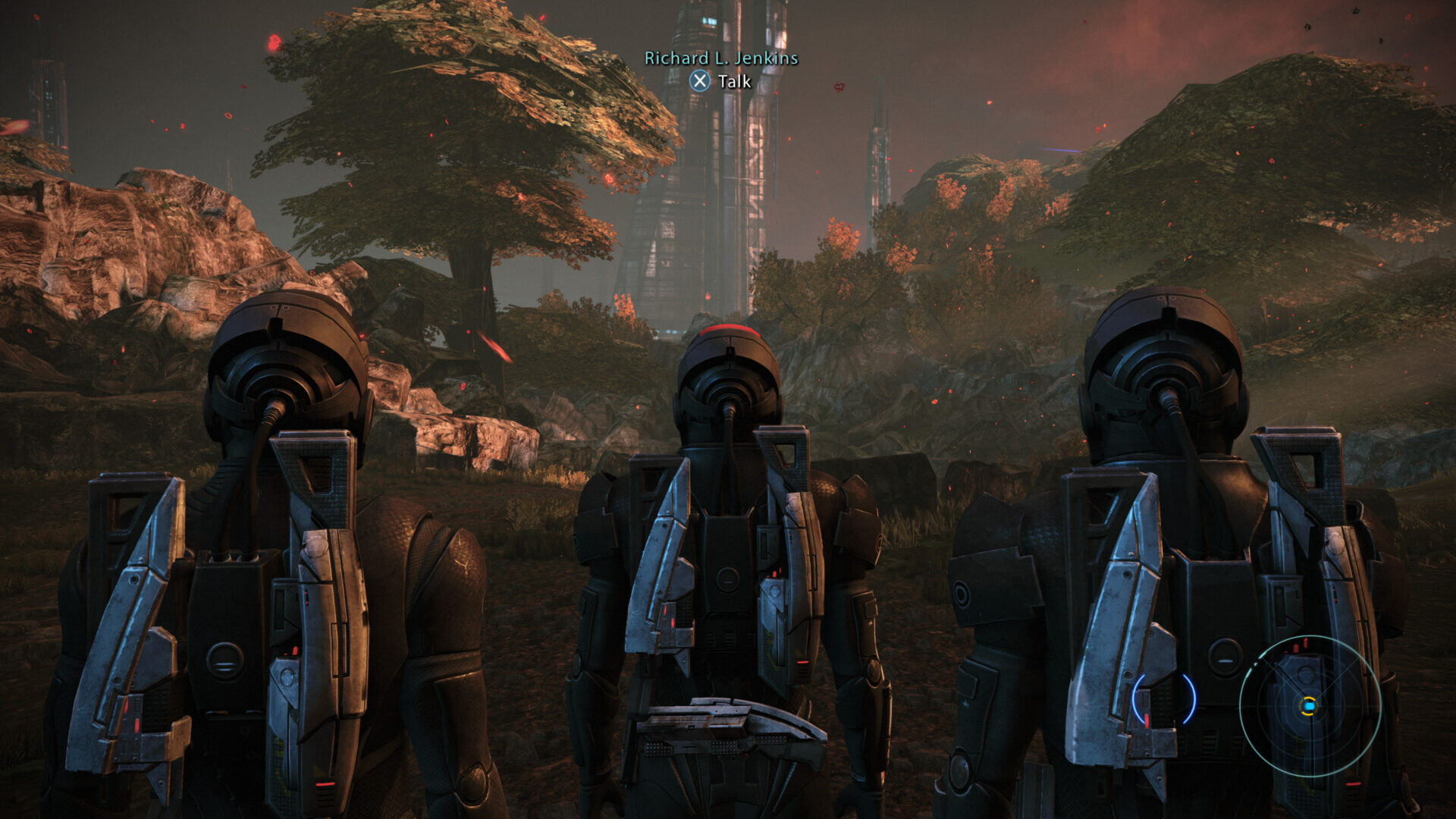The image size is (1456, 819).
Task: Click the circular radar minimap
Action: pos(1309,706)
